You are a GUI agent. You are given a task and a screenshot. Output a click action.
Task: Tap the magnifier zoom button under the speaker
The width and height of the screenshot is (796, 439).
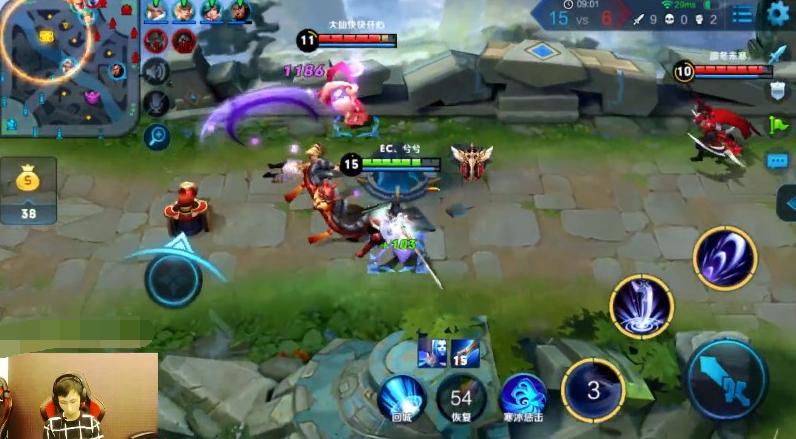click(x=155, y=135)
